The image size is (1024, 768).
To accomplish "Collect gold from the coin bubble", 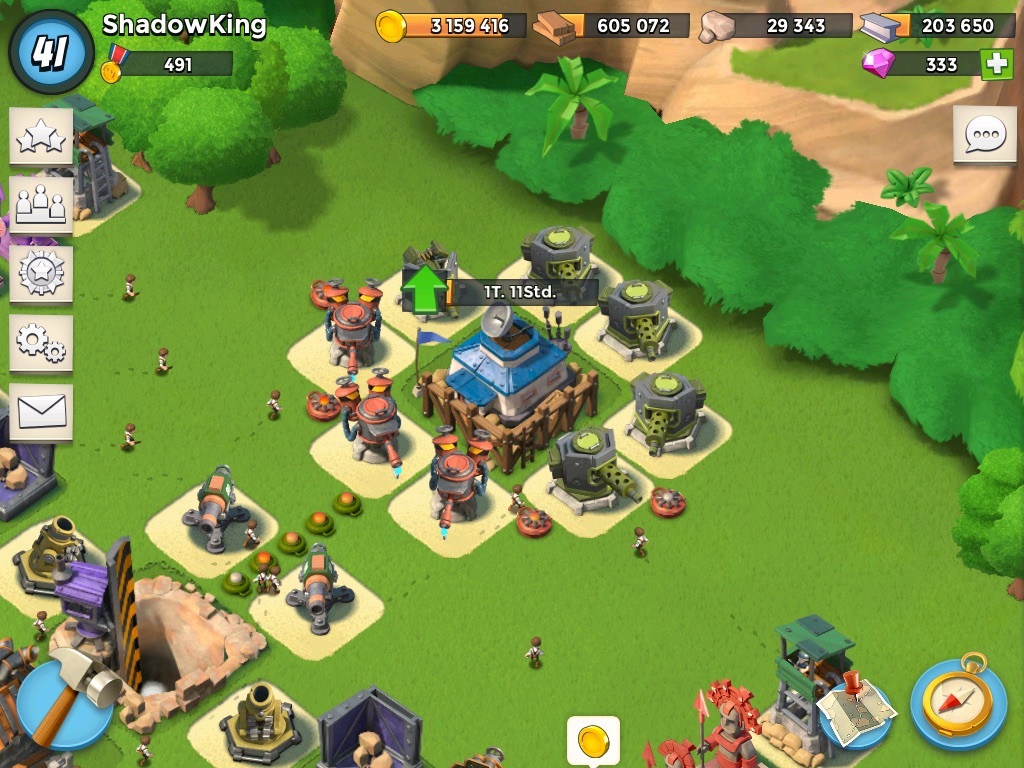I will 593,741.
